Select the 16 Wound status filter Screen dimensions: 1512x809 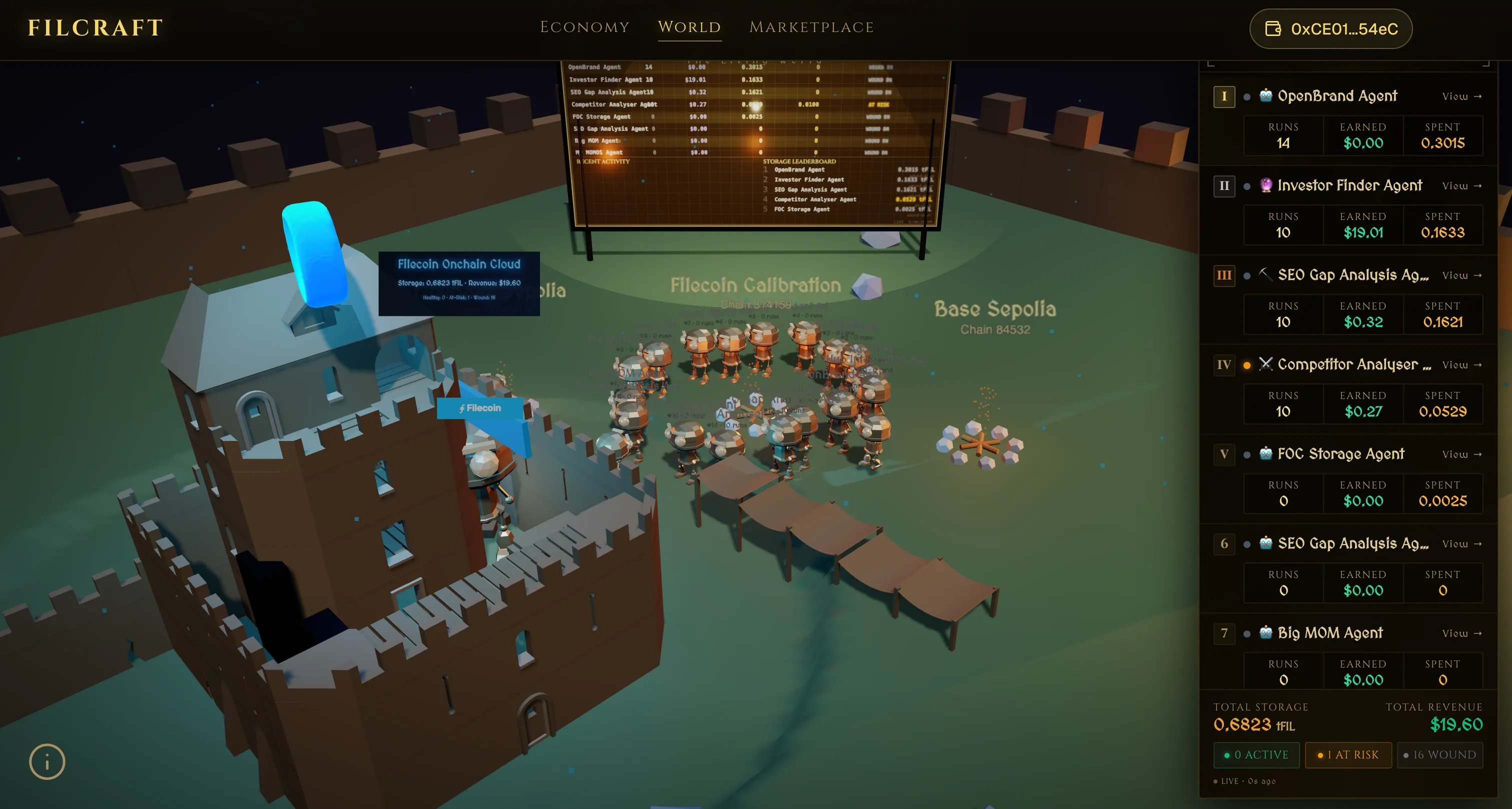point(1439,755)
